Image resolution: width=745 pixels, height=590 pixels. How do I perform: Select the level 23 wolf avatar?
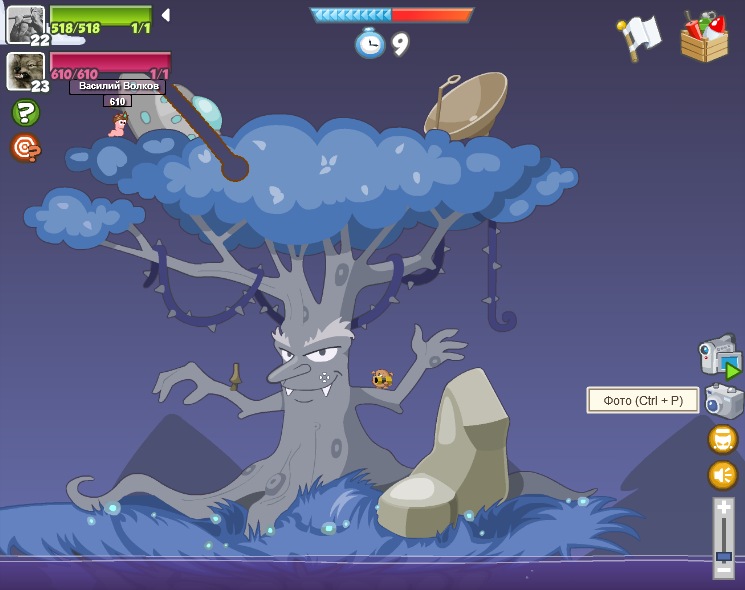25,71
